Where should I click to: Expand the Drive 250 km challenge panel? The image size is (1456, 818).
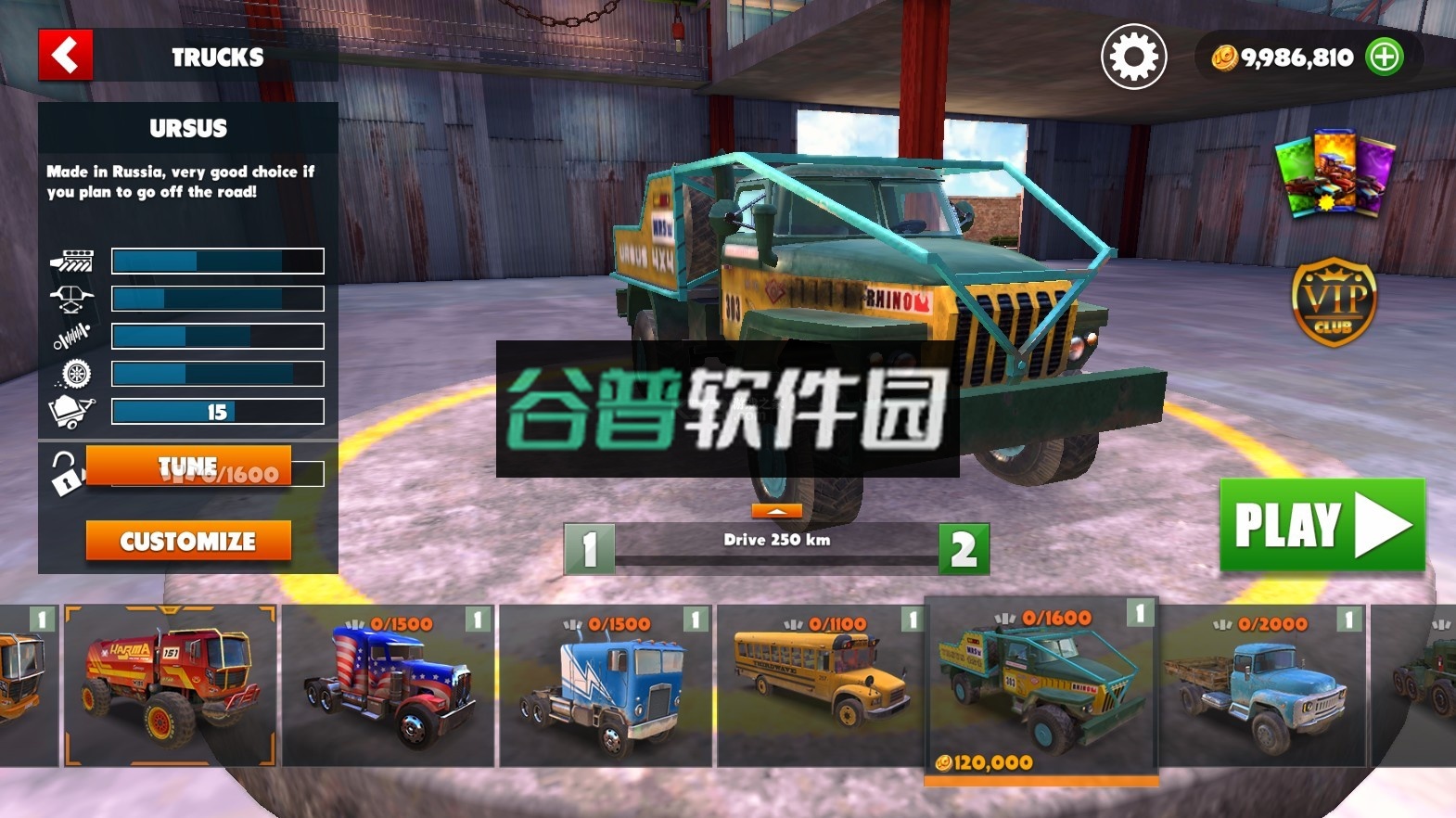(776, 509)
